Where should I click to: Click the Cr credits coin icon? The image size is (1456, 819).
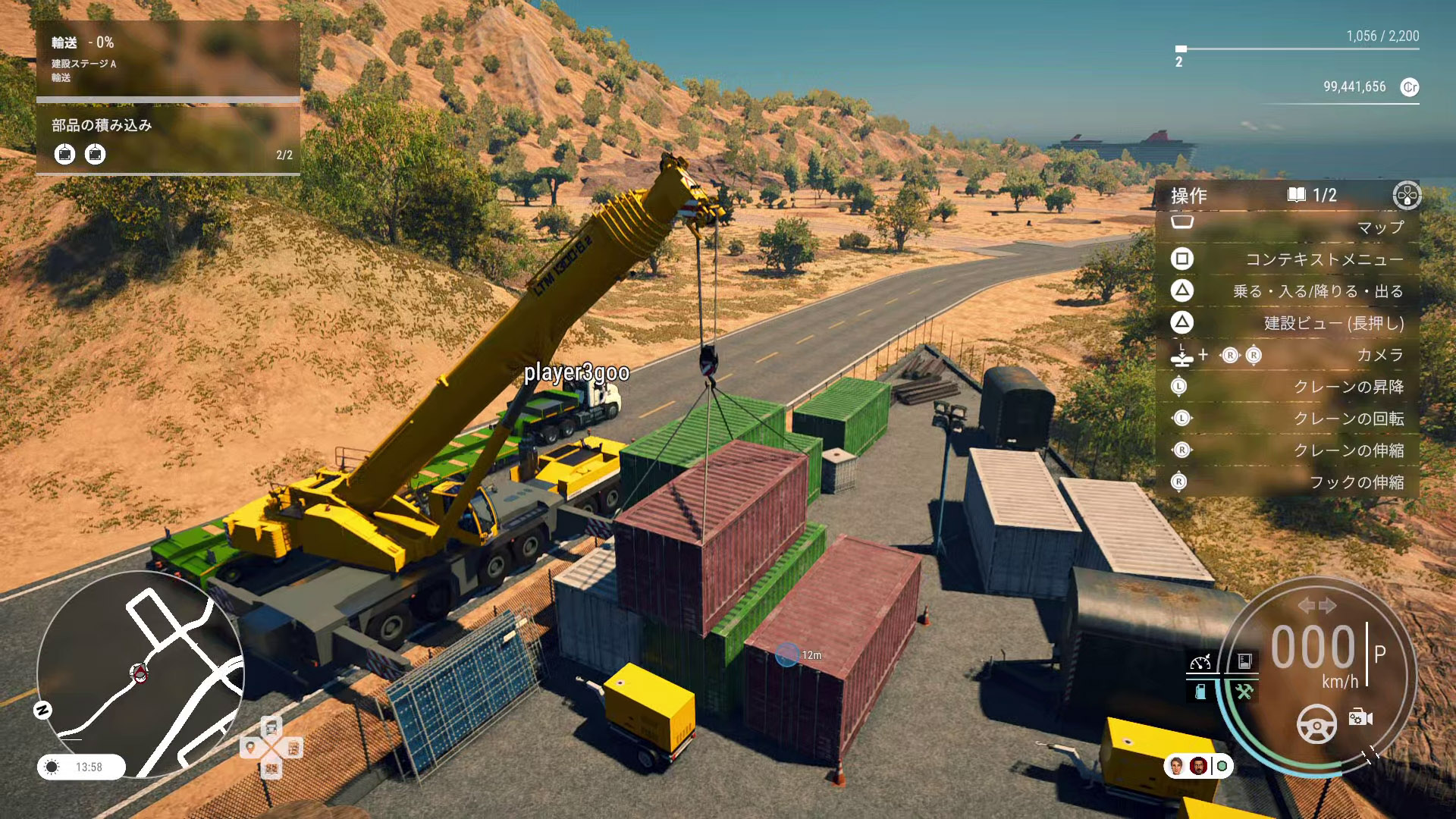click(x=1410, y=87)
